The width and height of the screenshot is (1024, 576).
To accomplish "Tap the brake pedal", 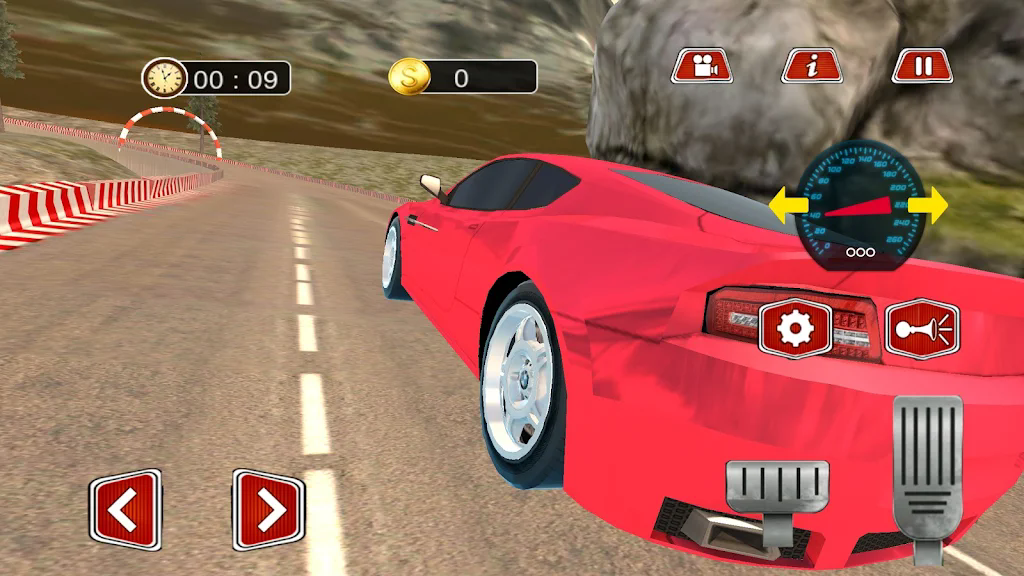I will click(777, 492).
